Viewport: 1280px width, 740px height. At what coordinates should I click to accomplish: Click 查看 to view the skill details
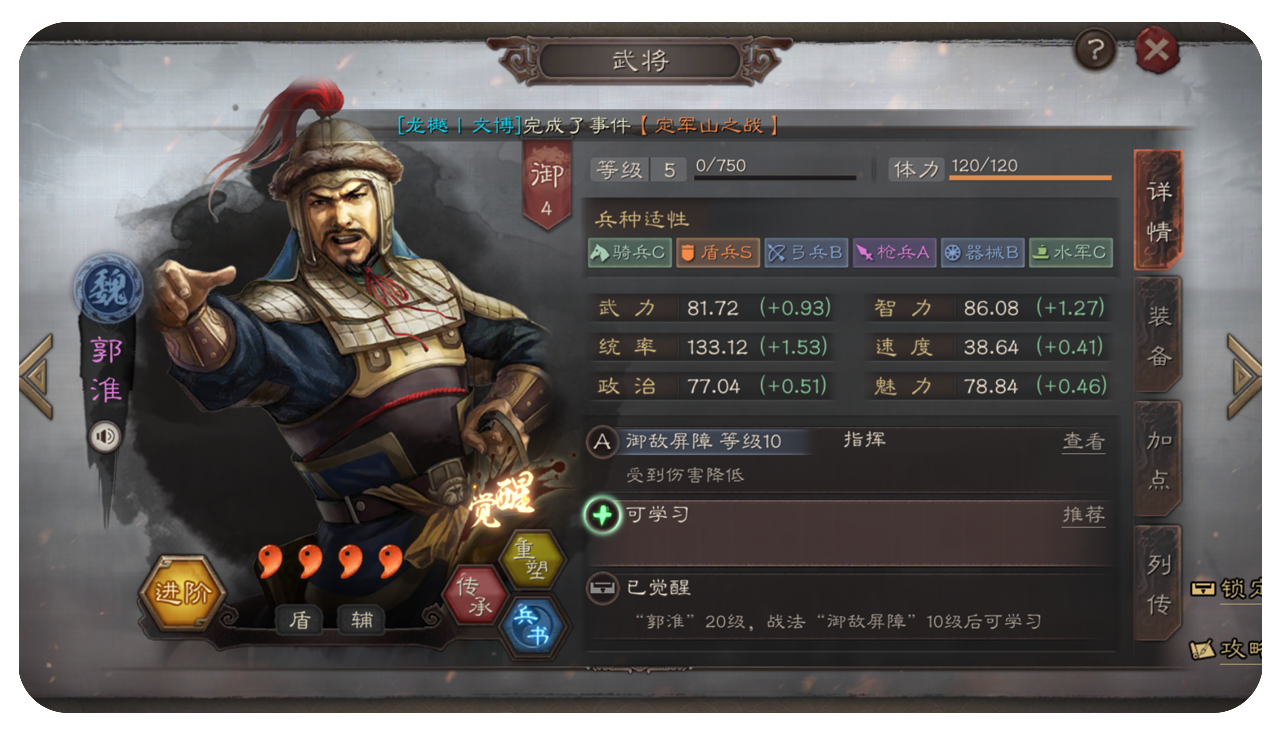1085,443
